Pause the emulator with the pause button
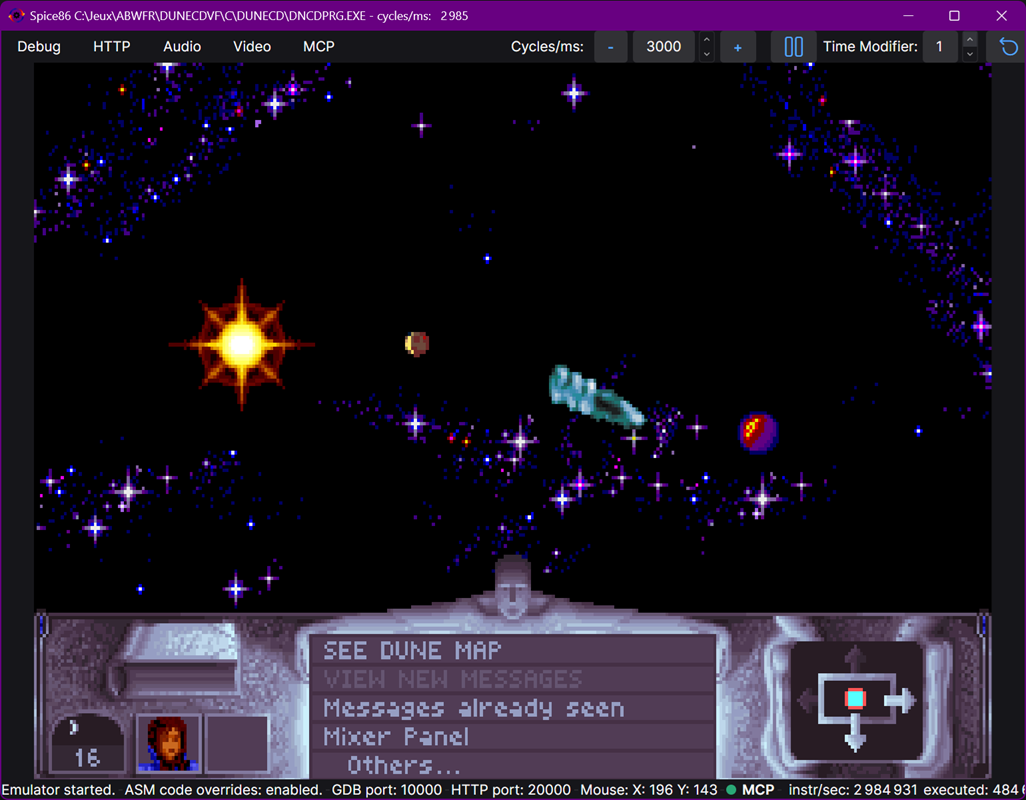Viewport: 1026px width, 800px height. click(794, 47)
